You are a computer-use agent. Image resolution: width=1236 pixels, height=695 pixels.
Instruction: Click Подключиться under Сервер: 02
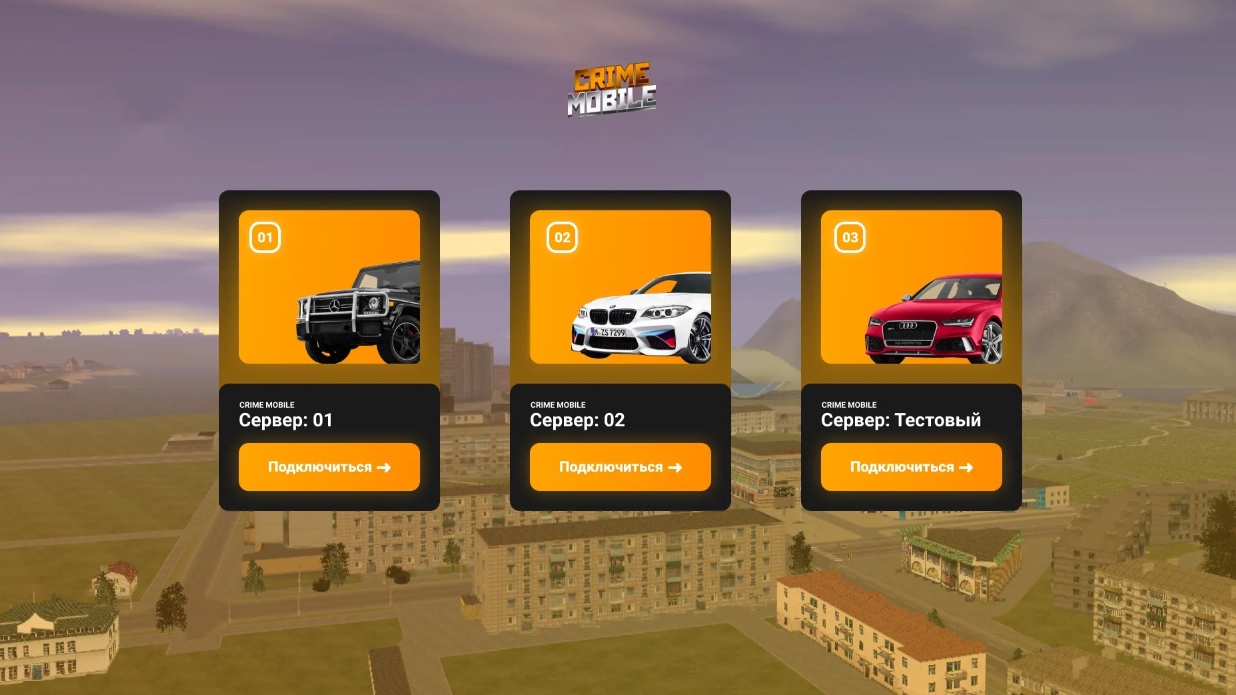pyautogui.click(x=620, y=467)
